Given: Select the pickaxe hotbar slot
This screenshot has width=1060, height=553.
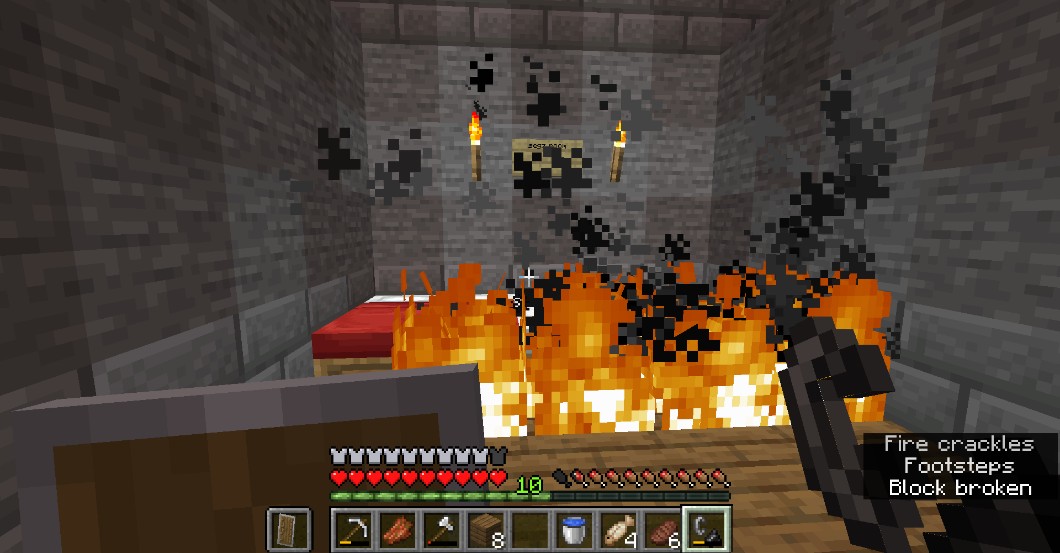Looking at the screenshot, I should tap(353, 527).
